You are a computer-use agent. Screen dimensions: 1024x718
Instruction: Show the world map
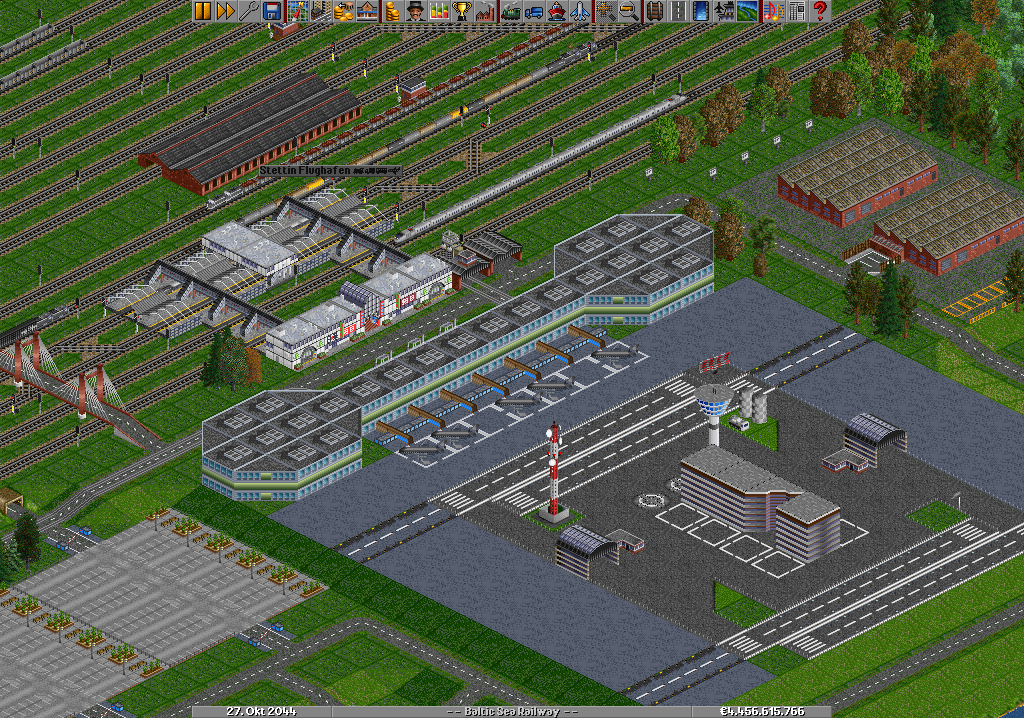tap(297, 11)
